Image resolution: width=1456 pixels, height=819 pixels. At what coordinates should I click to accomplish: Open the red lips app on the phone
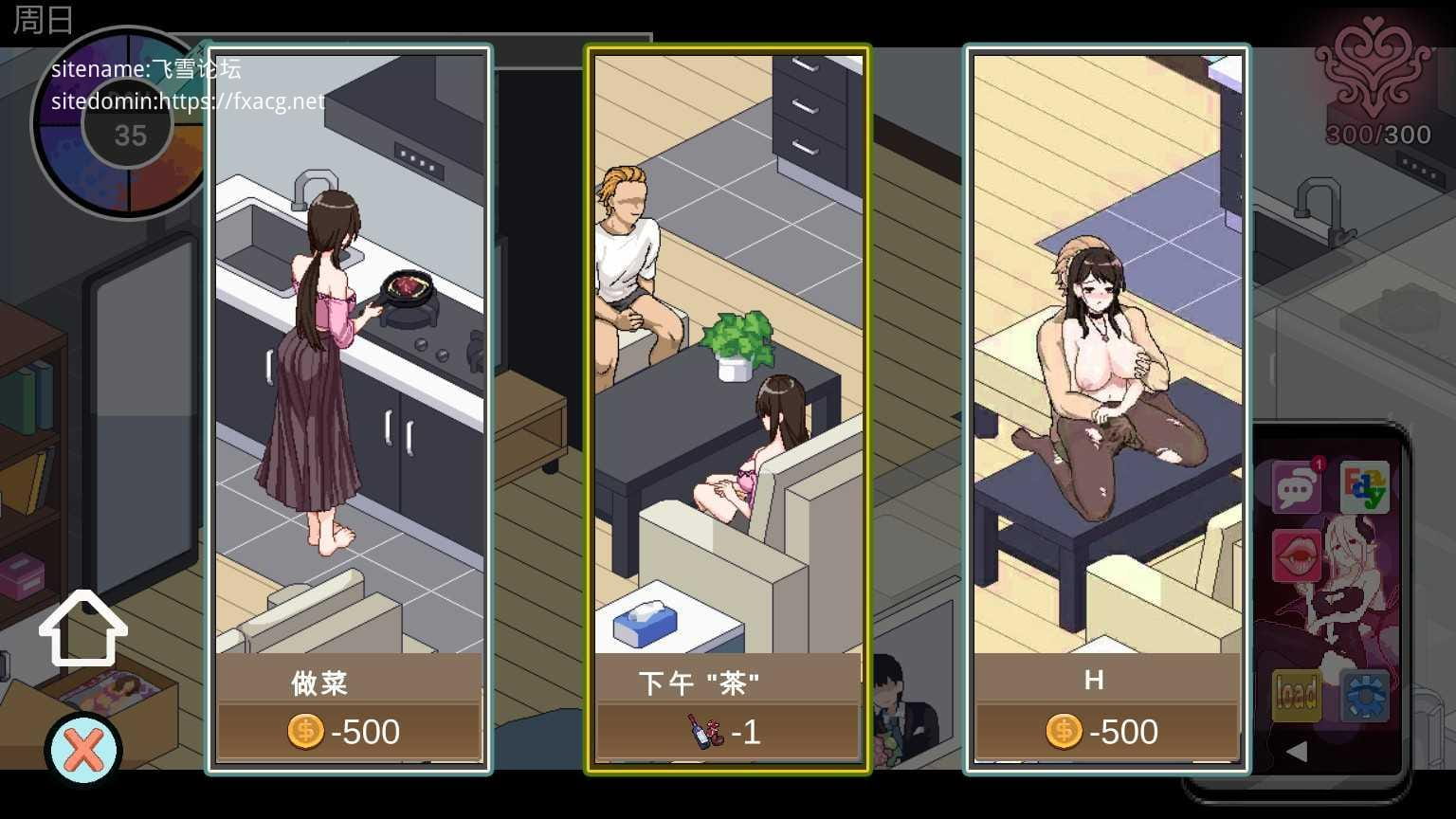point(1297,556)
